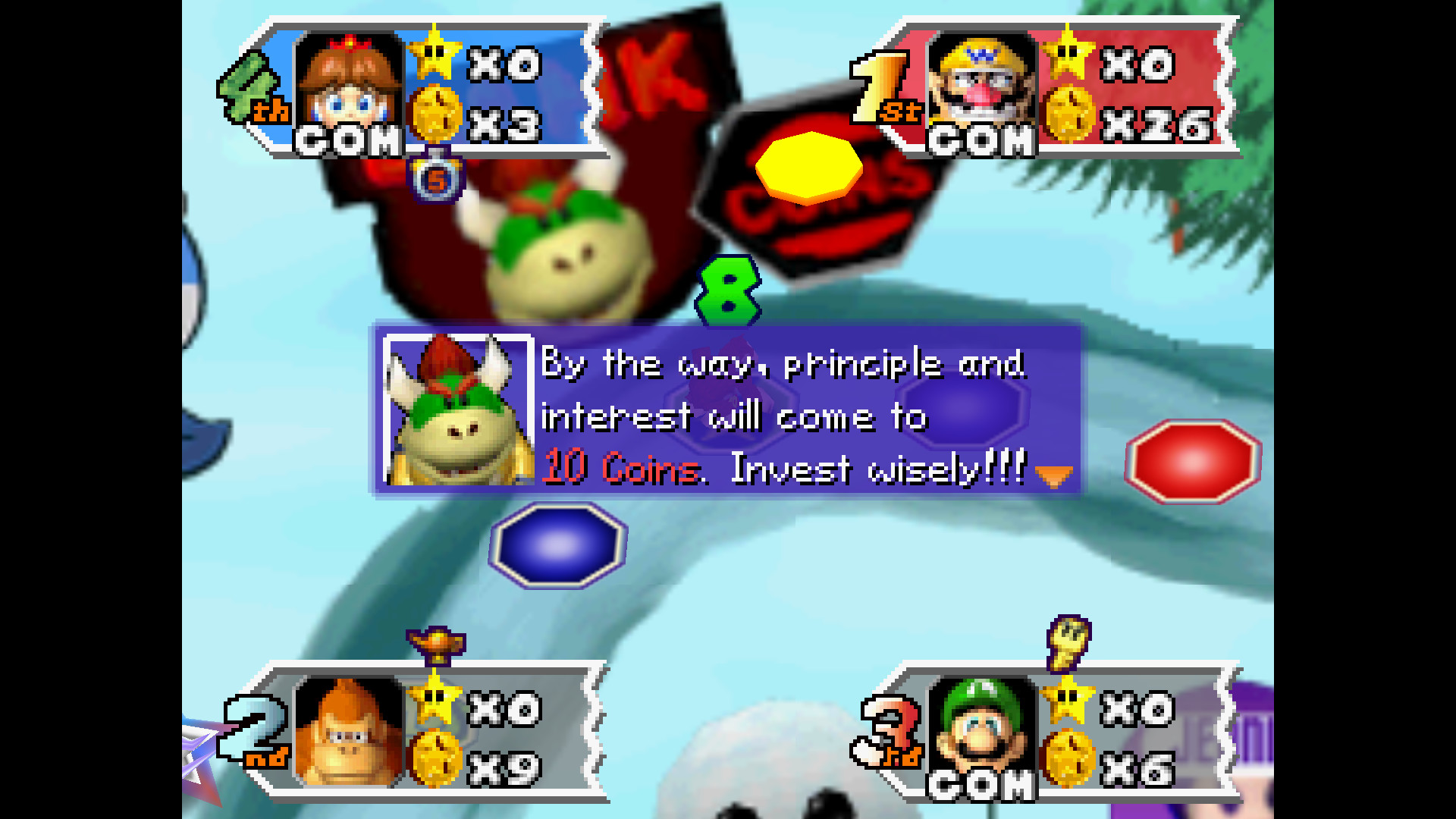
Task: Click the Magic Lamp item icon
Action: (x=436, y=645)
